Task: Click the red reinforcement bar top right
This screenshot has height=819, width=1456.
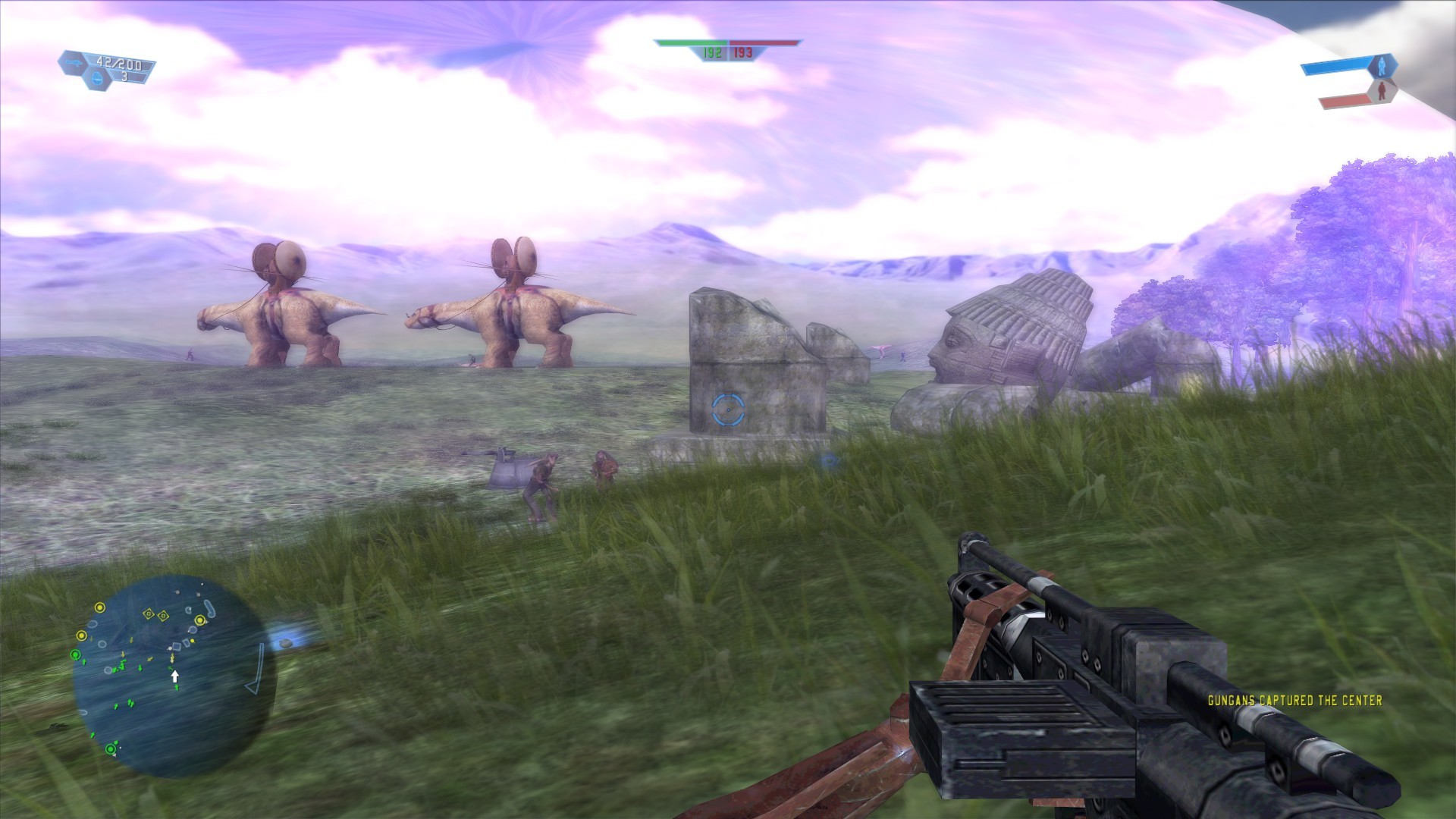Action: (1346, 100)
